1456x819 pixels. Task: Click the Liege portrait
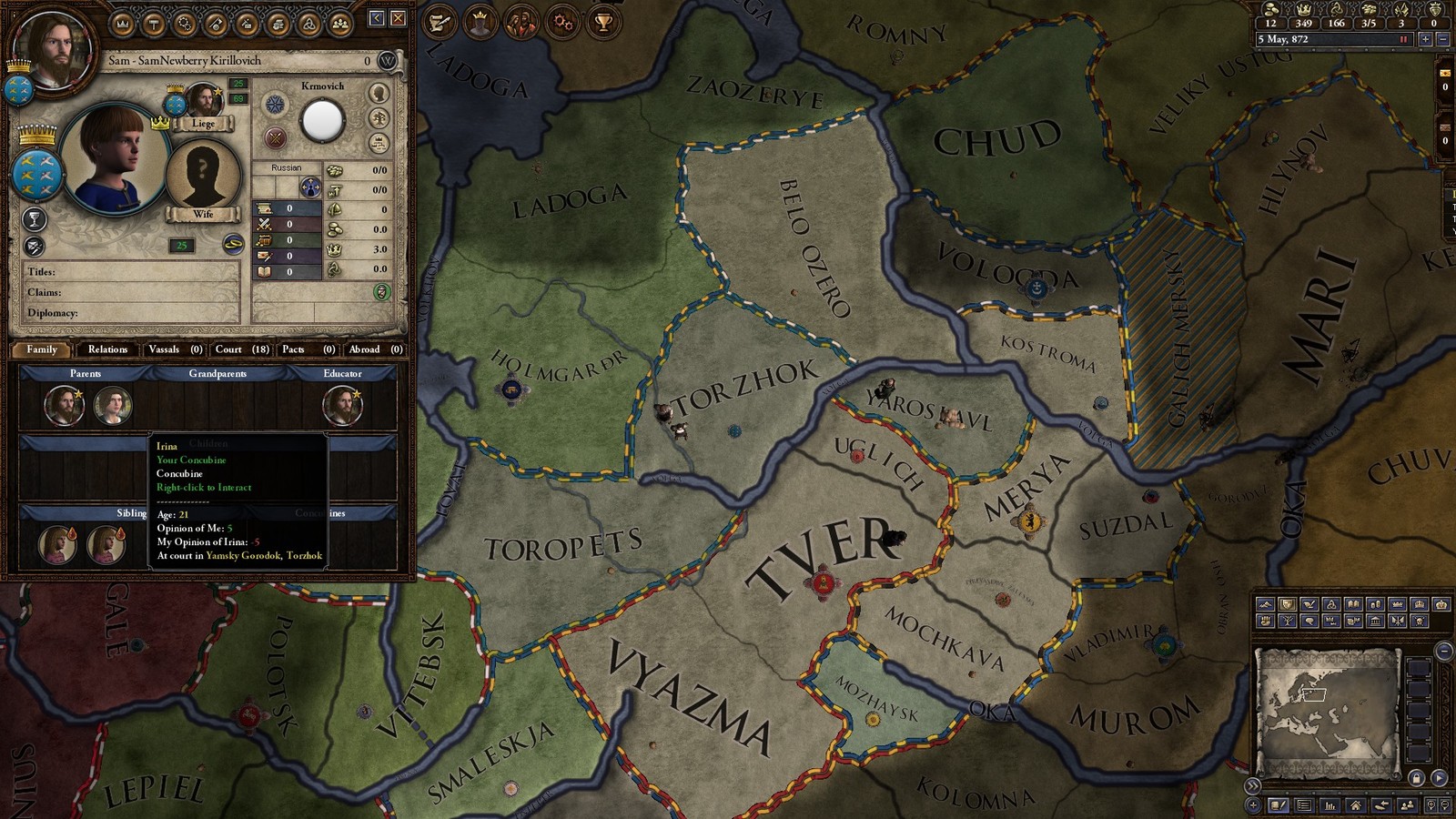click(204, 100)
